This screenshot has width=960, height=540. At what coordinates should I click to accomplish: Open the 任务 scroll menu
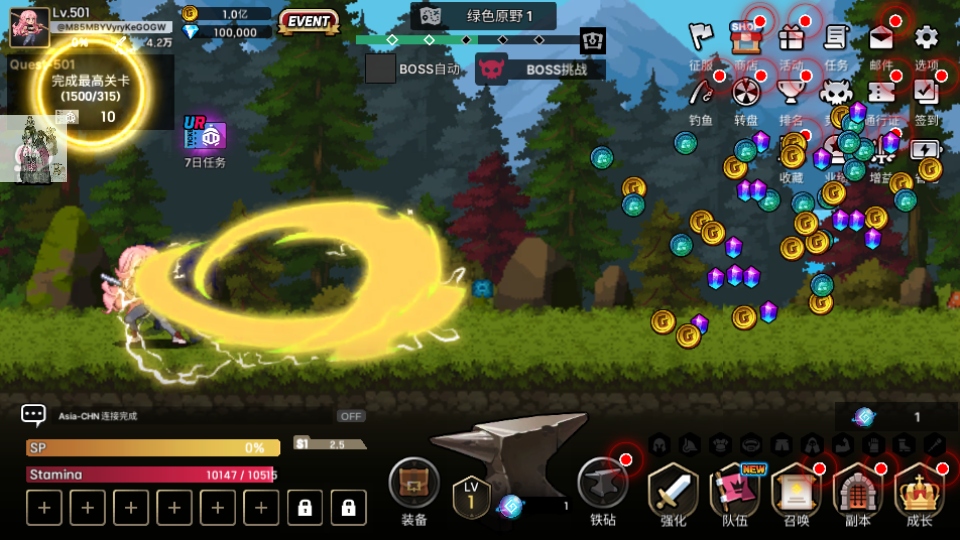click(x=836, y=40)
